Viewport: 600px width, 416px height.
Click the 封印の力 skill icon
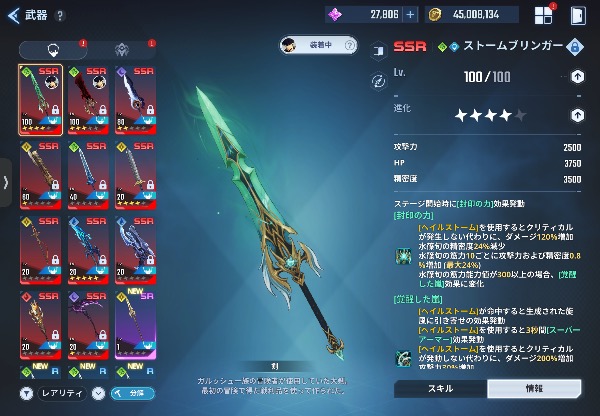[x=402, y=255]
